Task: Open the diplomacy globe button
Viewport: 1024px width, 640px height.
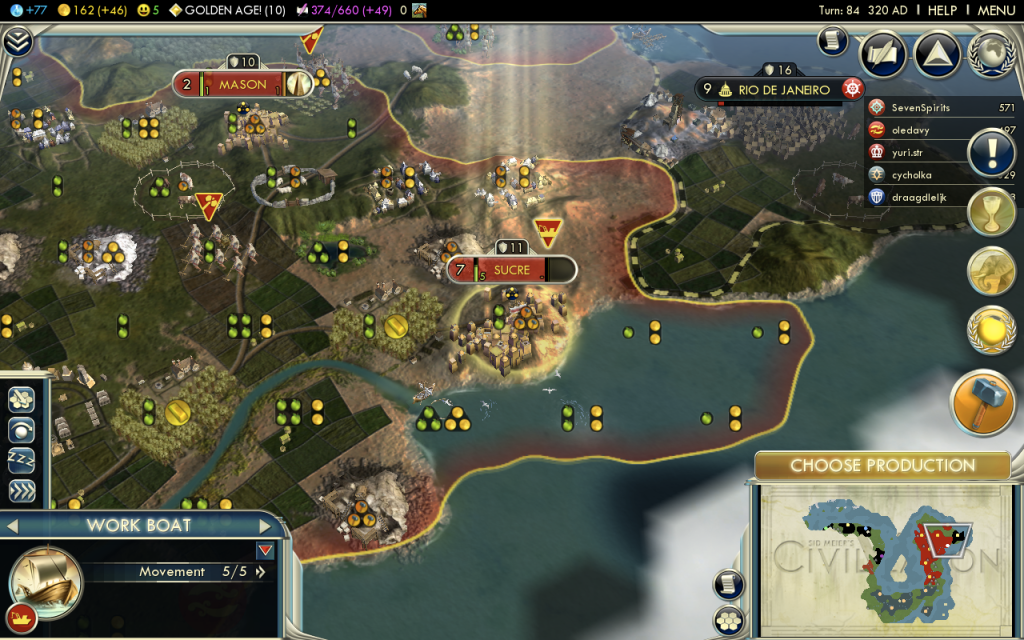Action: click(991, 55)
